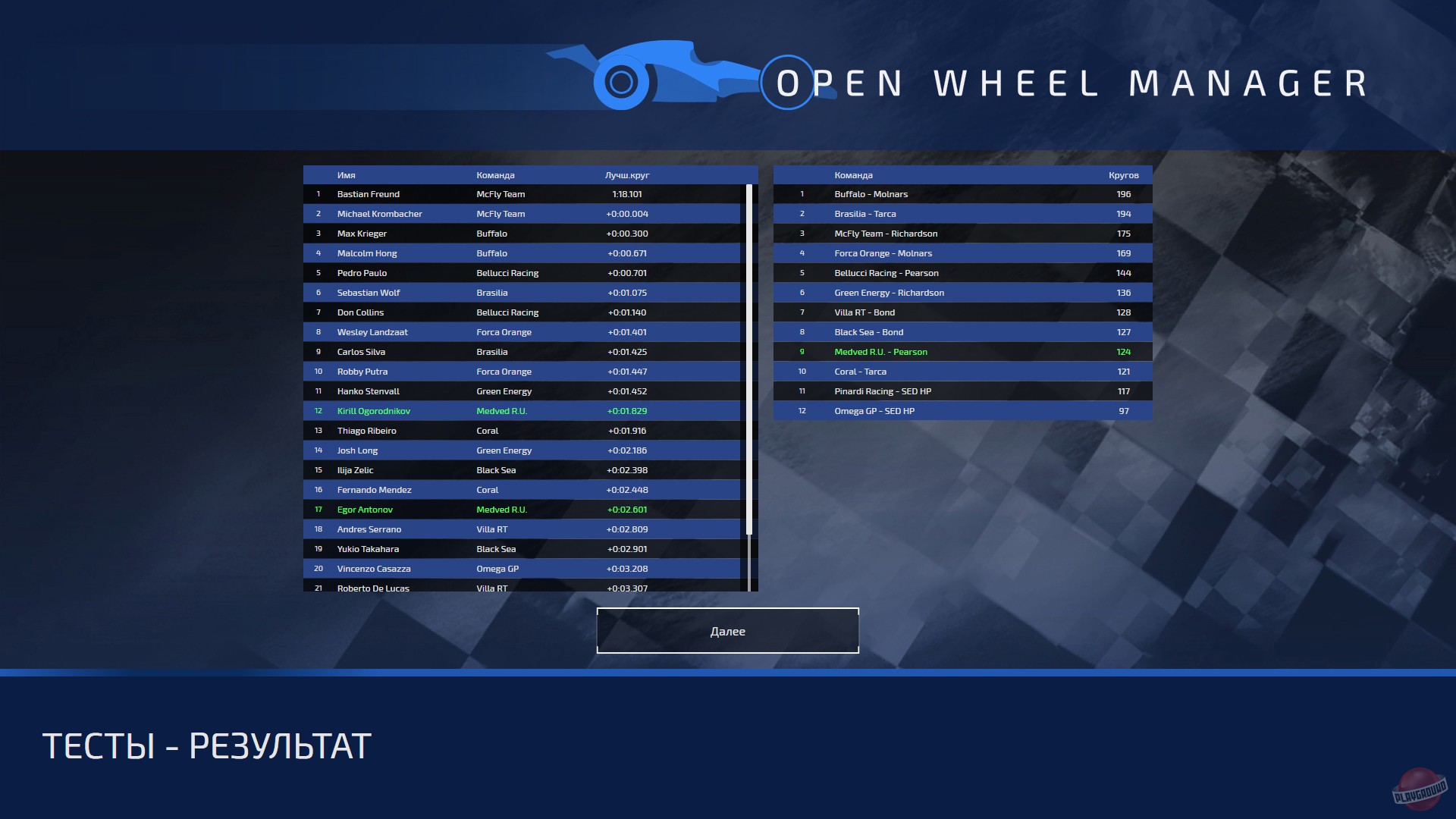Image resolution: width=1456 pixels, height=819 pixels.
Task: Select the Medved R.U. - Pearson team row
Action: [x=880, y=351]
